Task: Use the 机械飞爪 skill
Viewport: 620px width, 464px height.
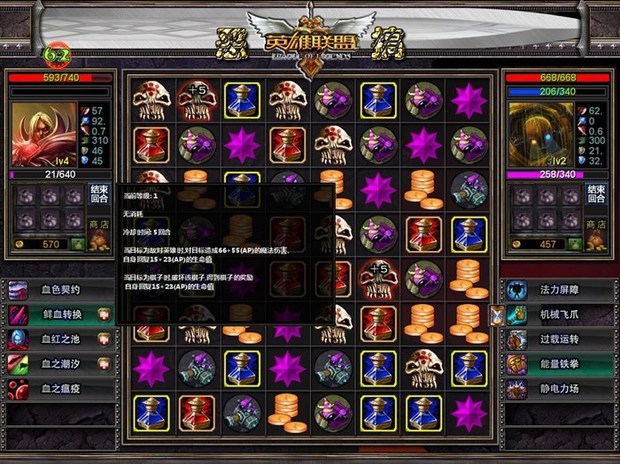Action: pyautogui.click(x=560, y=315)
